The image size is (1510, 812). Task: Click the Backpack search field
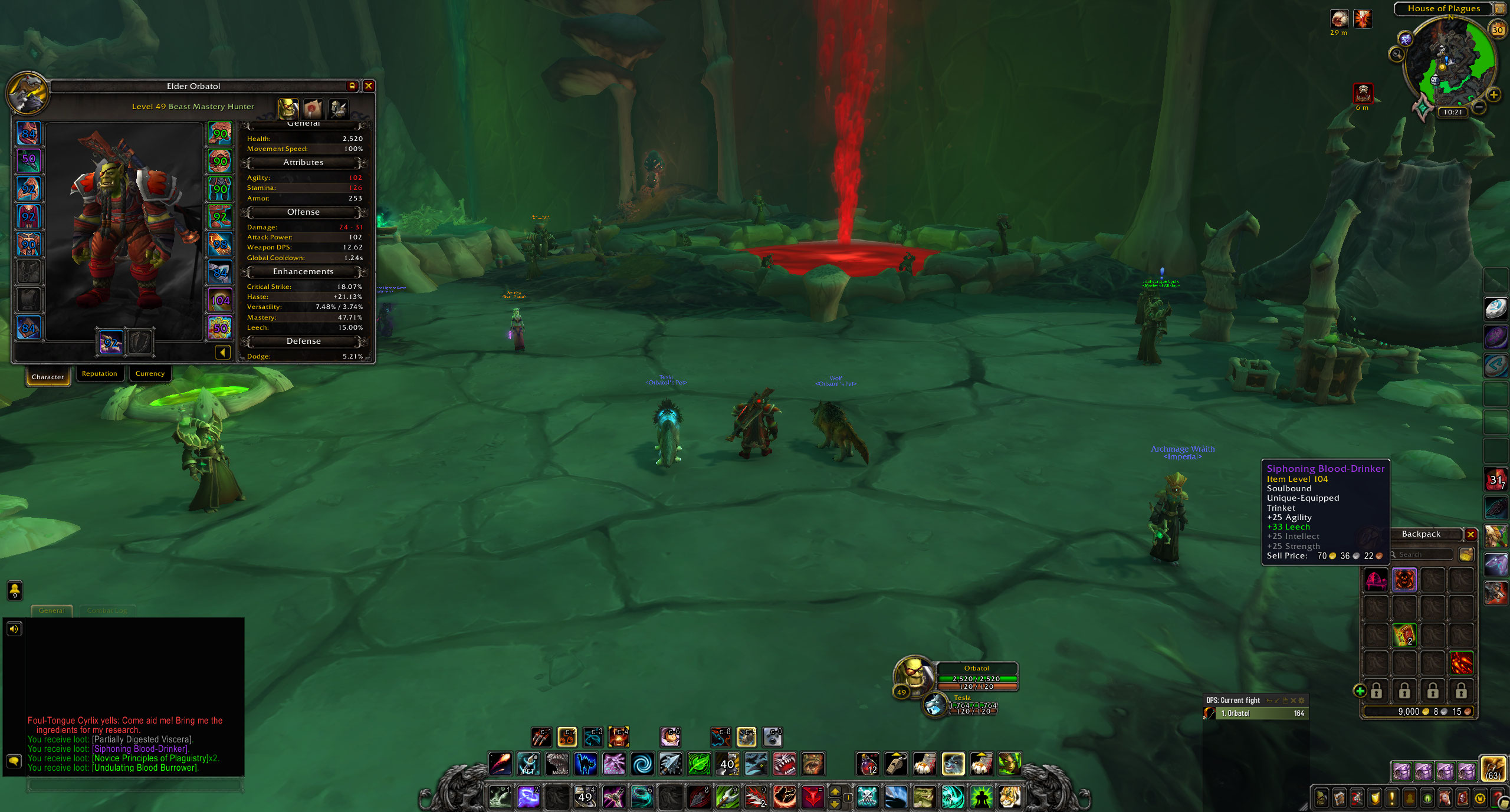coord(1423,554)
